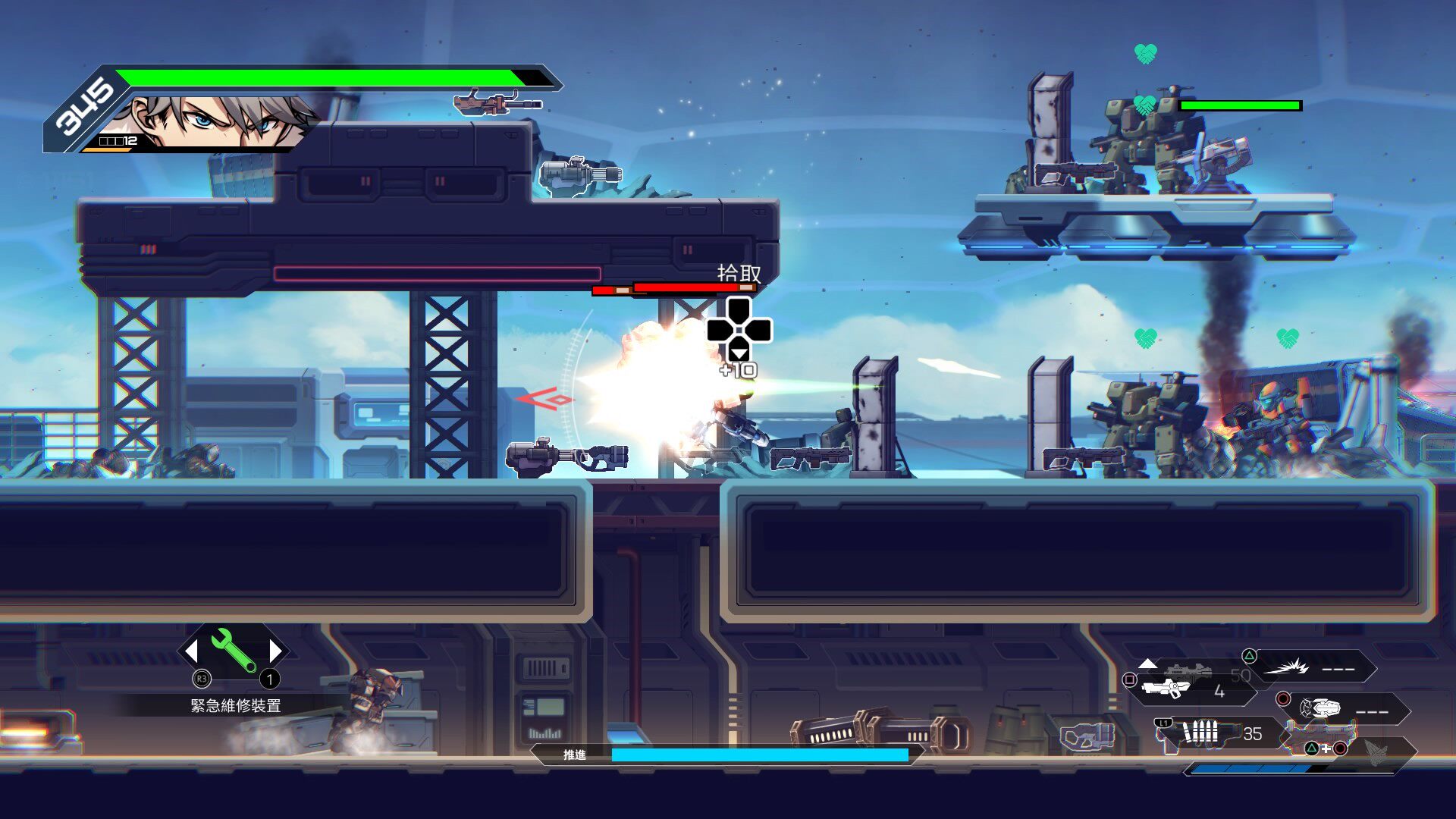This screenshot has width=1456, height=819.
Task: Use the green wrench repair item
Action: (x=234, y=650)
